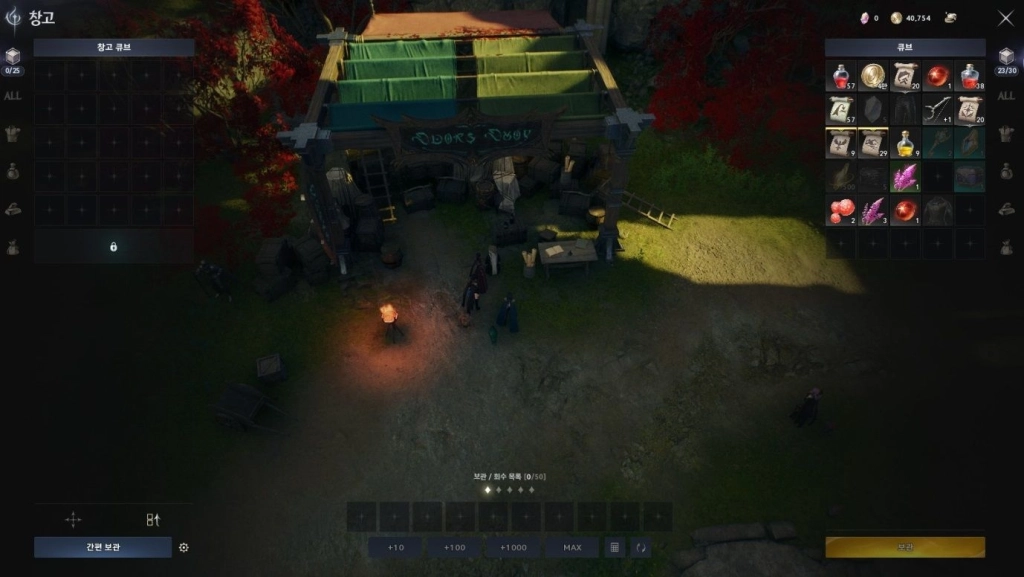Unlock the locked storage row
Image resolution: width=1024 pixels, height=577 pixels.
pos(113,246)
